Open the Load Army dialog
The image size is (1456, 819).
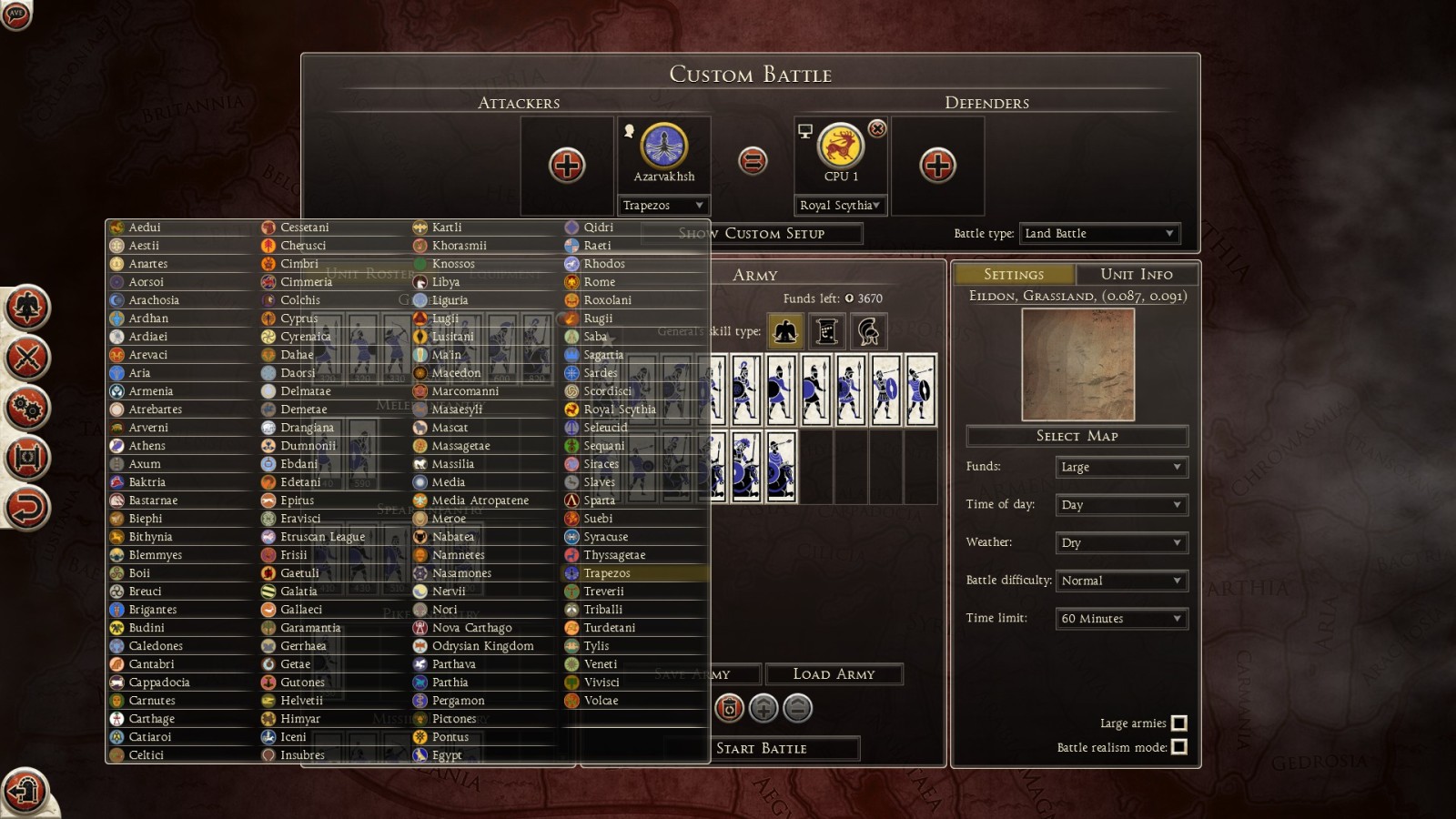point(834,674)
